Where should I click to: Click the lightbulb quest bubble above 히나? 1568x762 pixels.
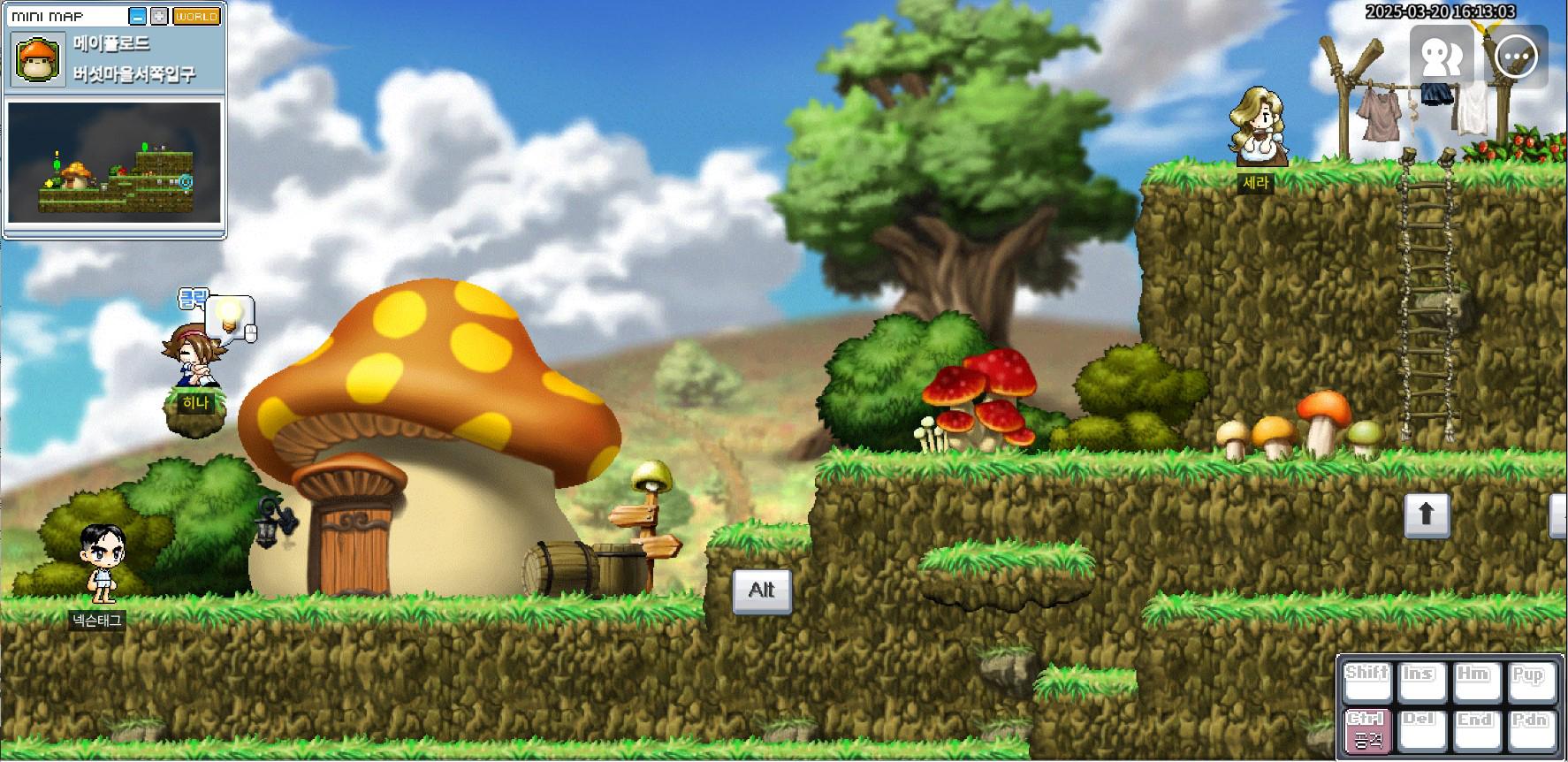point(231,316)
